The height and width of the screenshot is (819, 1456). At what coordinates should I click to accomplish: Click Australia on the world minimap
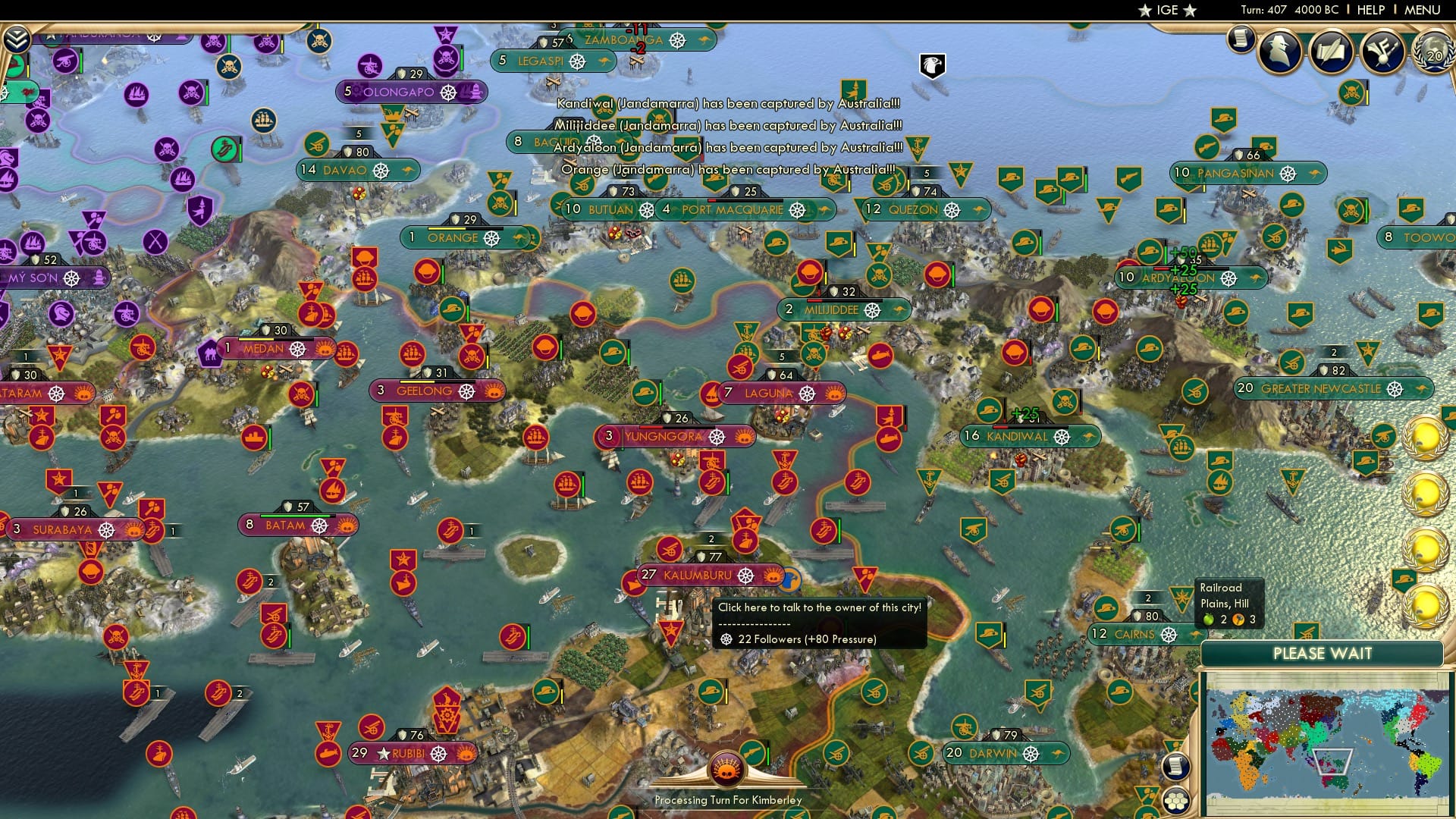click(1340, 781)
